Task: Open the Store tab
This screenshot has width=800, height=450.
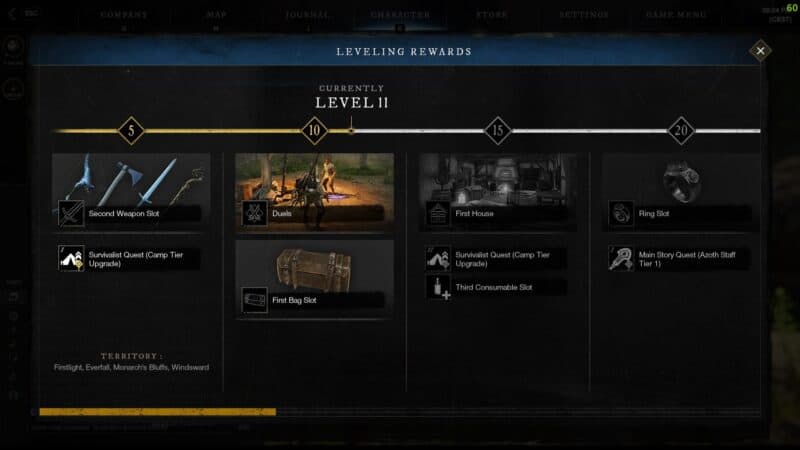Action: pyautogui.click(x=493, y=15)
